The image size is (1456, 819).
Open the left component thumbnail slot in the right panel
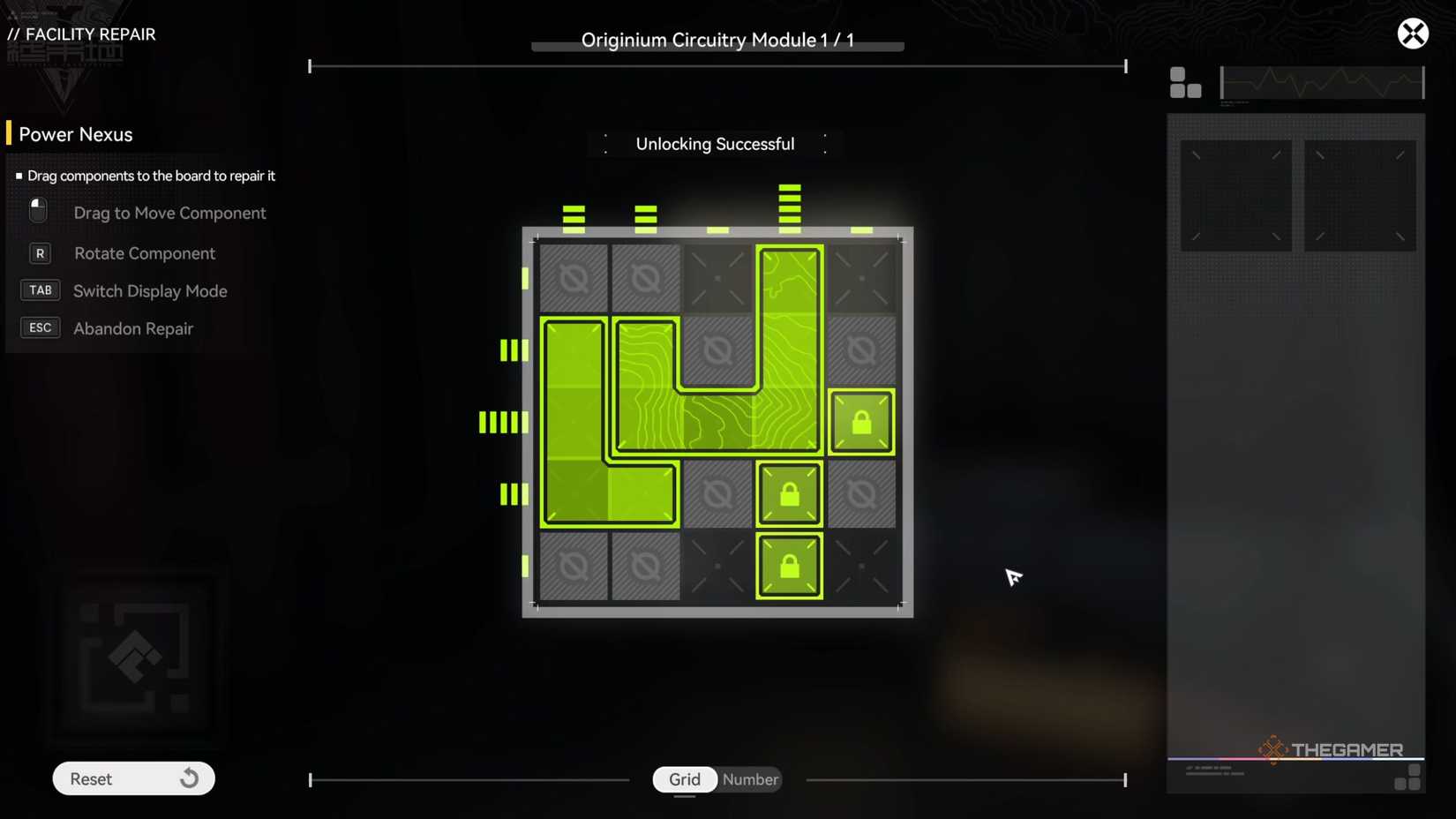1235,194
